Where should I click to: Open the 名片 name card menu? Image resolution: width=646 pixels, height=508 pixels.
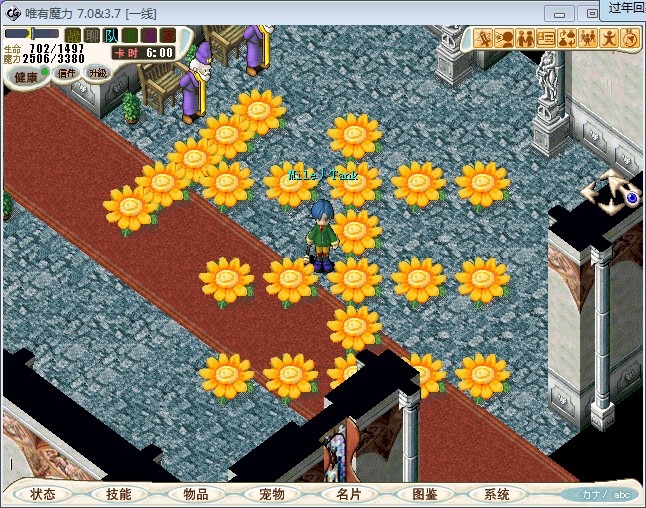[347, 494]
